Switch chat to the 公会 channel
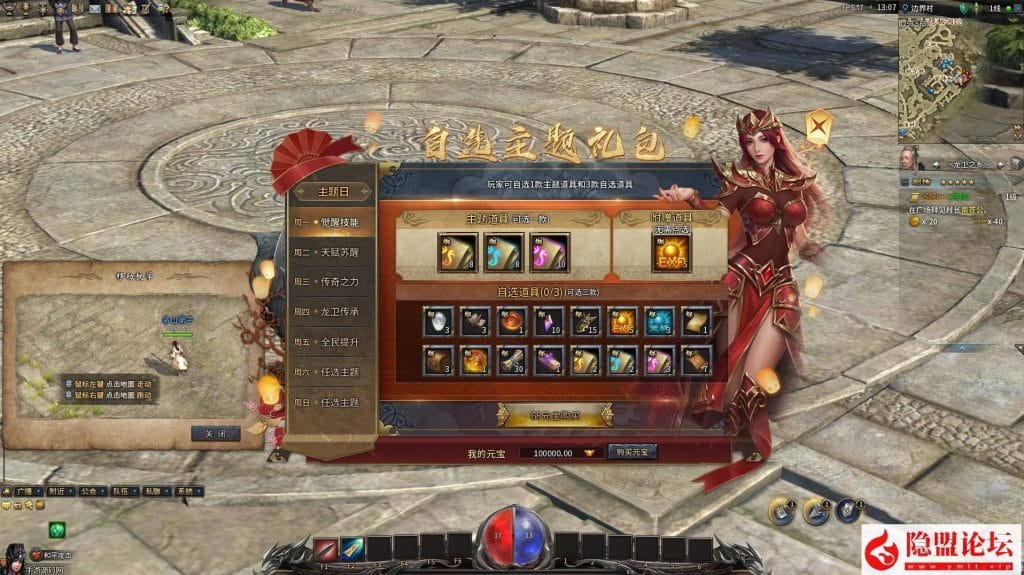The width and height of the screenshot is (1024, 575). [89, 492]
